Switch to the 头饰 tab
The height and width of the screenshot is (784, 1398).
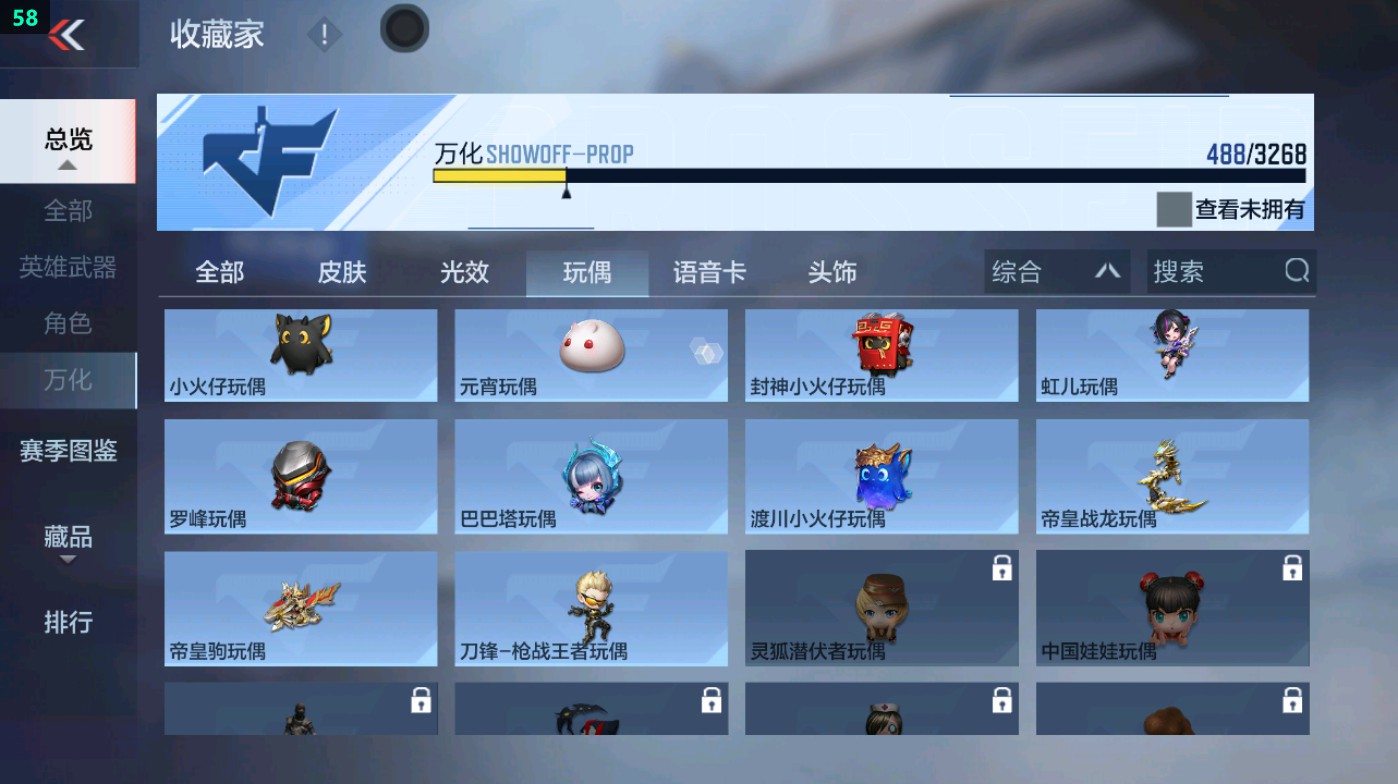click(832, 271)
